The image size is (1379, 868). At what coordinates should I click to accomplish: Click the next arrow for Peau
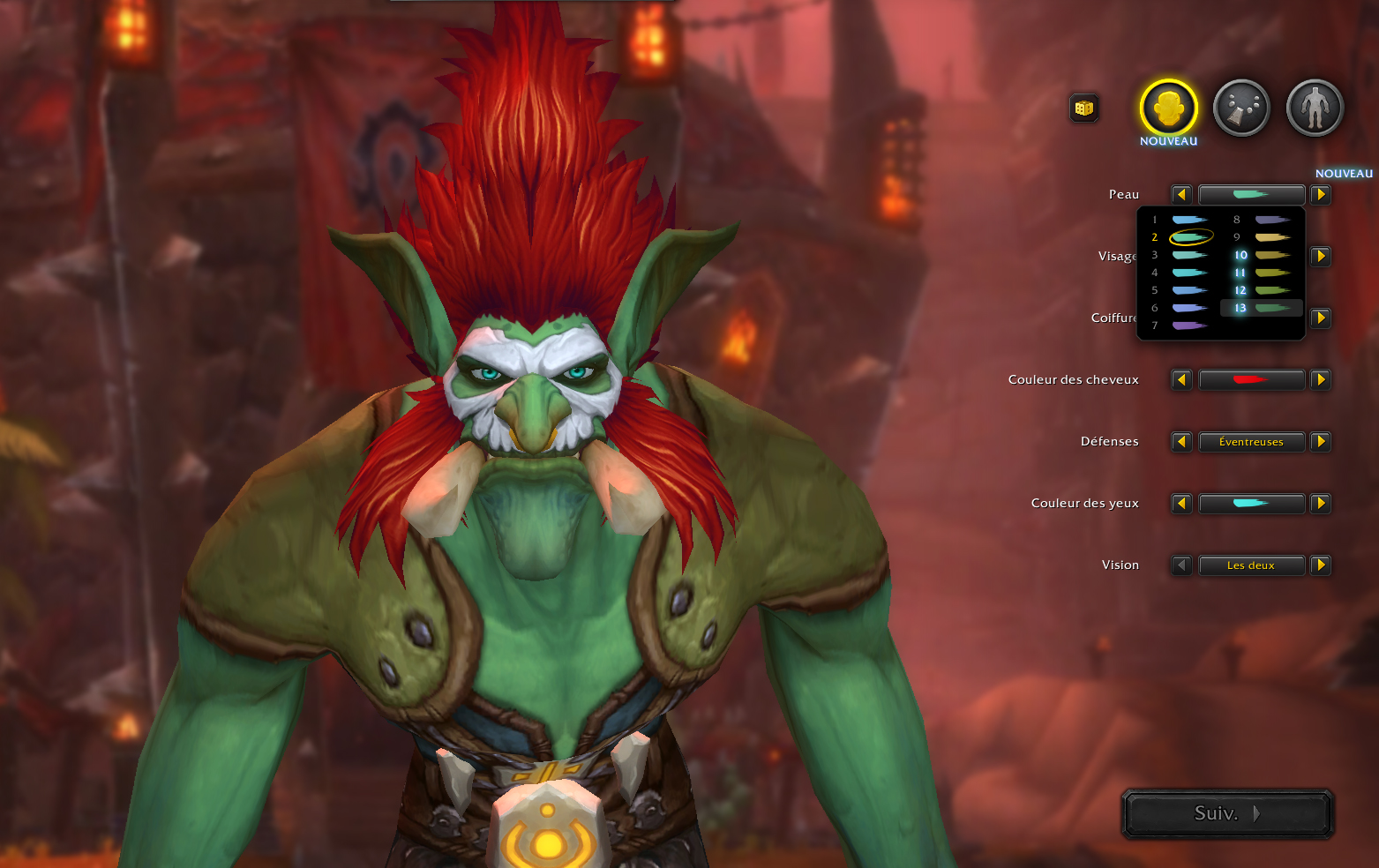[1321, 195]
